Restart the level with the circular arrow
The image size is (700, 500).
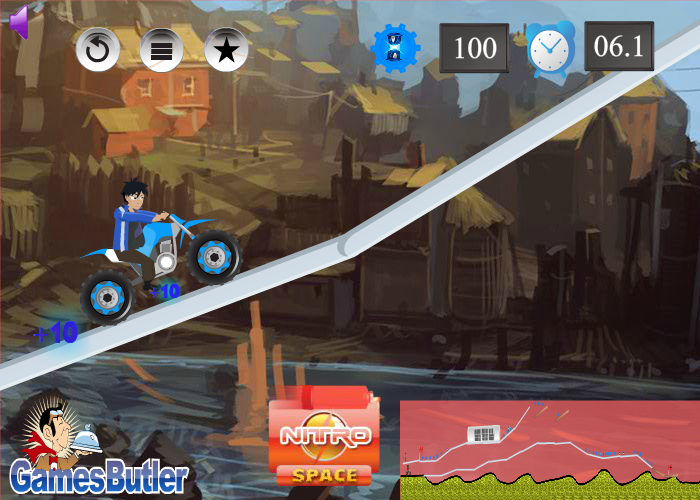tap(98, 49)
